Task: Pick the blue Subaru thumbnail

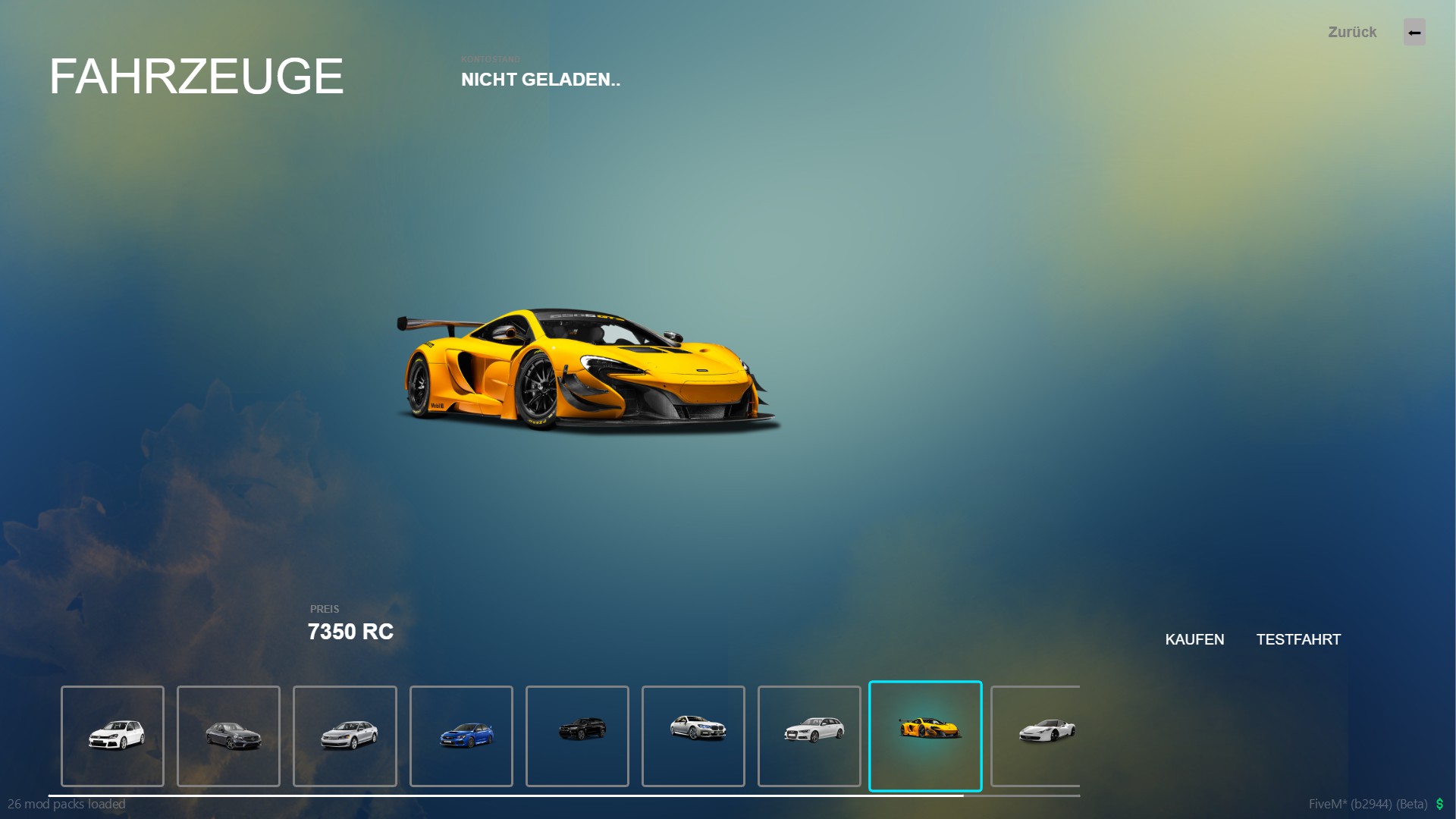Action: pos(461,736)
